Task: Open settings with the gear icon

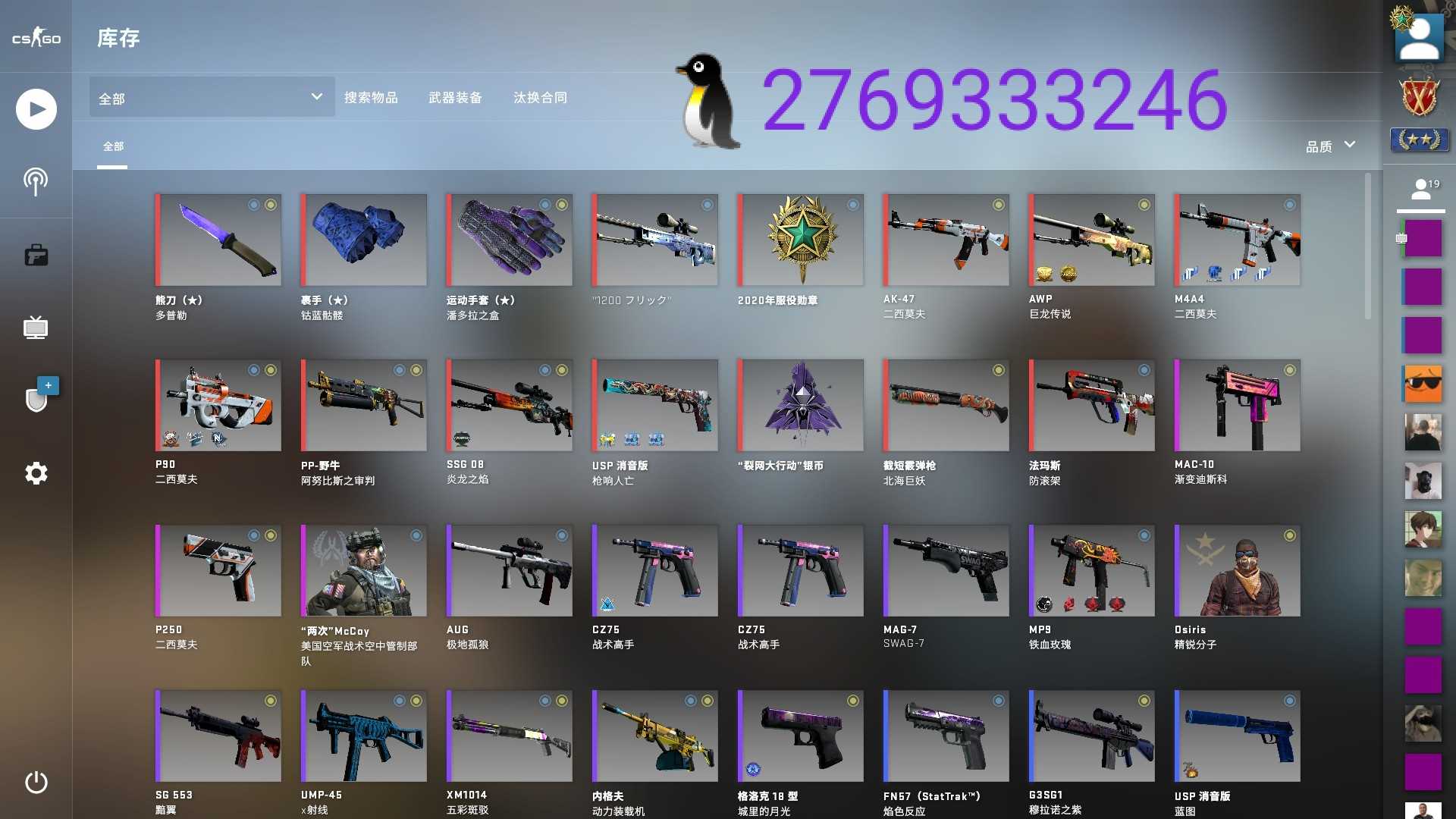Action: click(35, 472)
